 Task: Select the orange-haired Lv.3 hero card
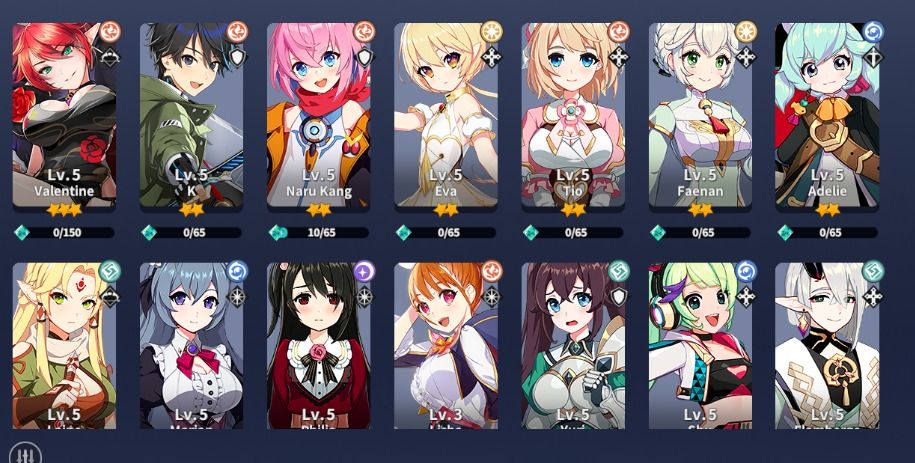click(445, 345)
